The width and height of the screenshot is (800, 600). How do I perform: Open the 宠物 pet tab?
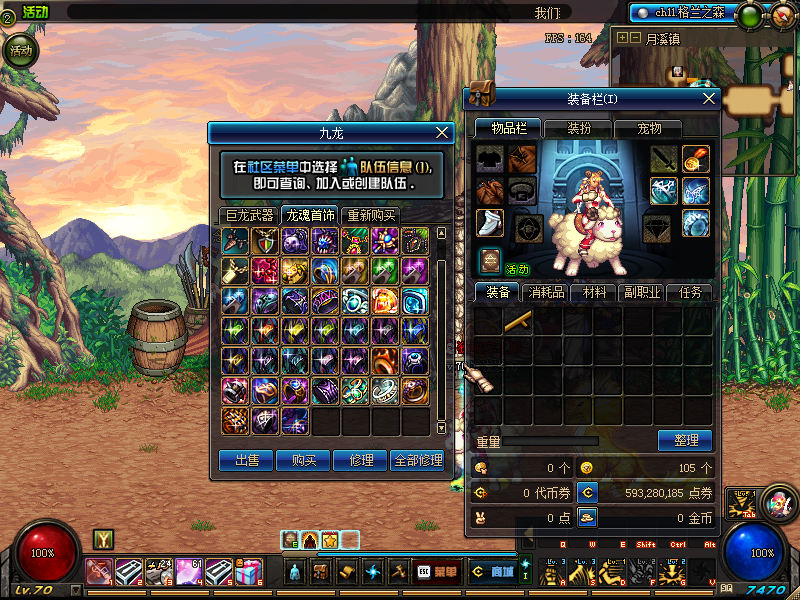point(650,129)
